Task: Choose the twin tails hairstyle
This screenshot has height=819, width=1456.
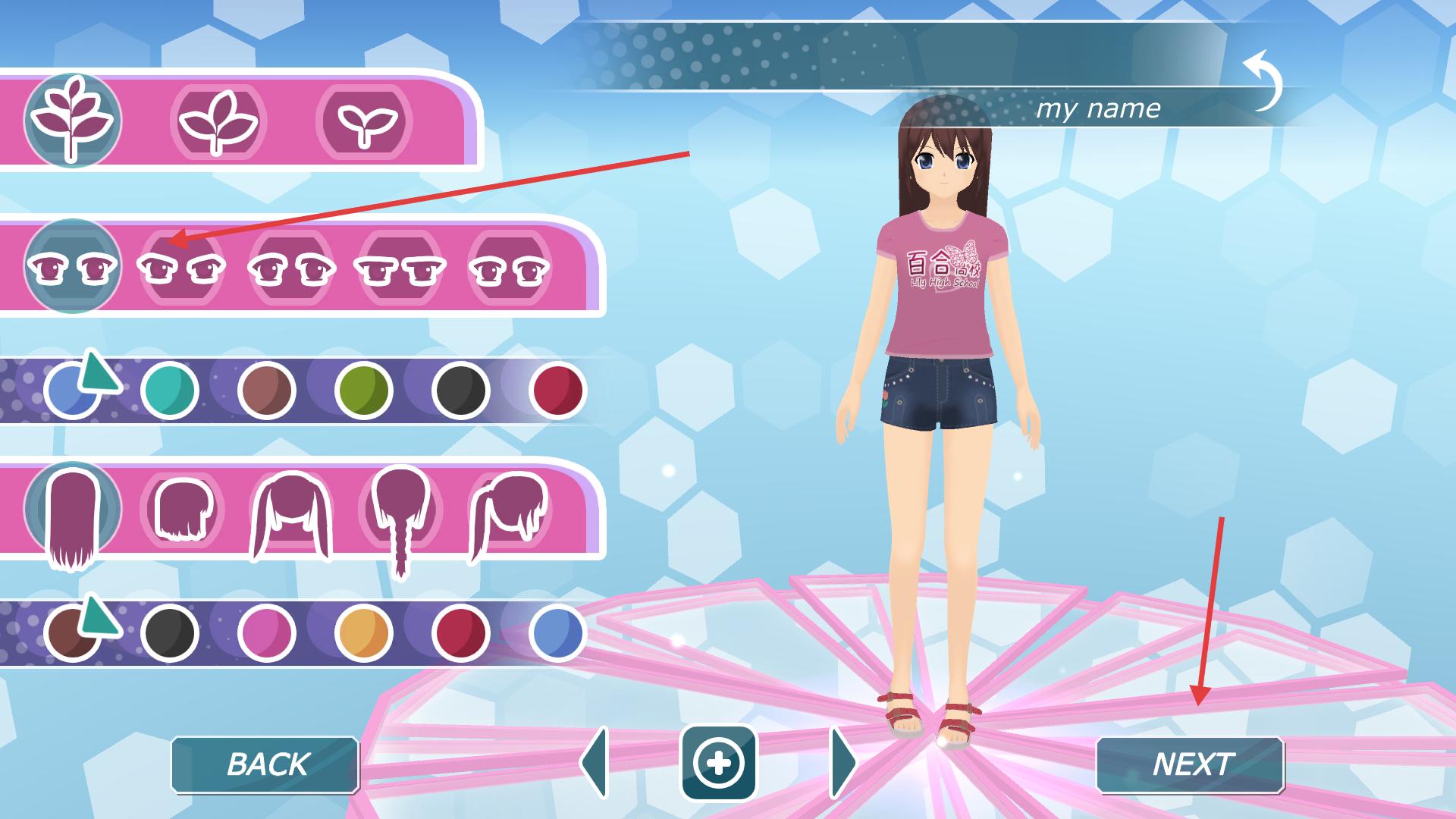Action: tap(290, 512)
